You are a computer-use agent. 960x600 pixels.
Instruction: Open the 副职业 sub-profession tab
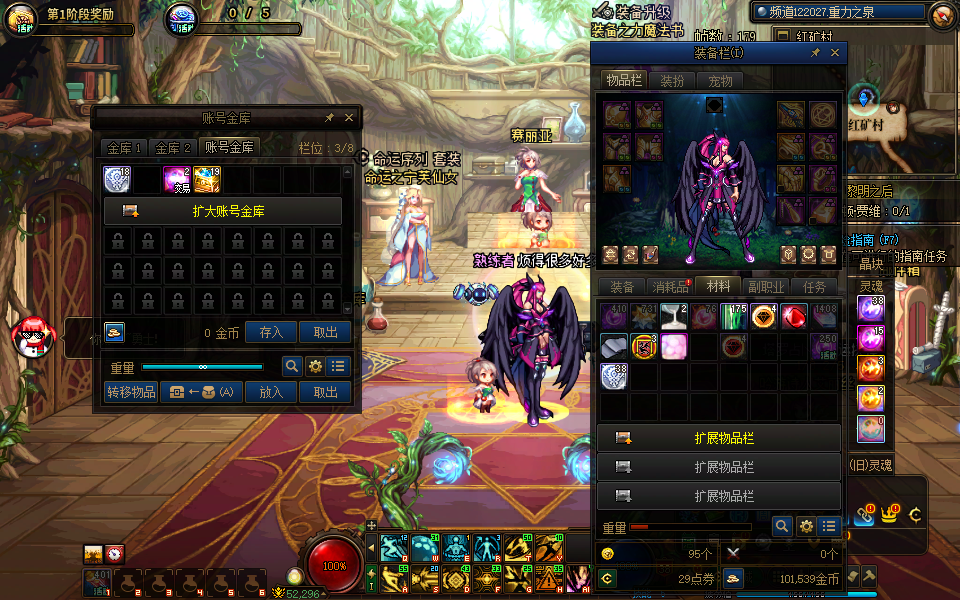765,287
